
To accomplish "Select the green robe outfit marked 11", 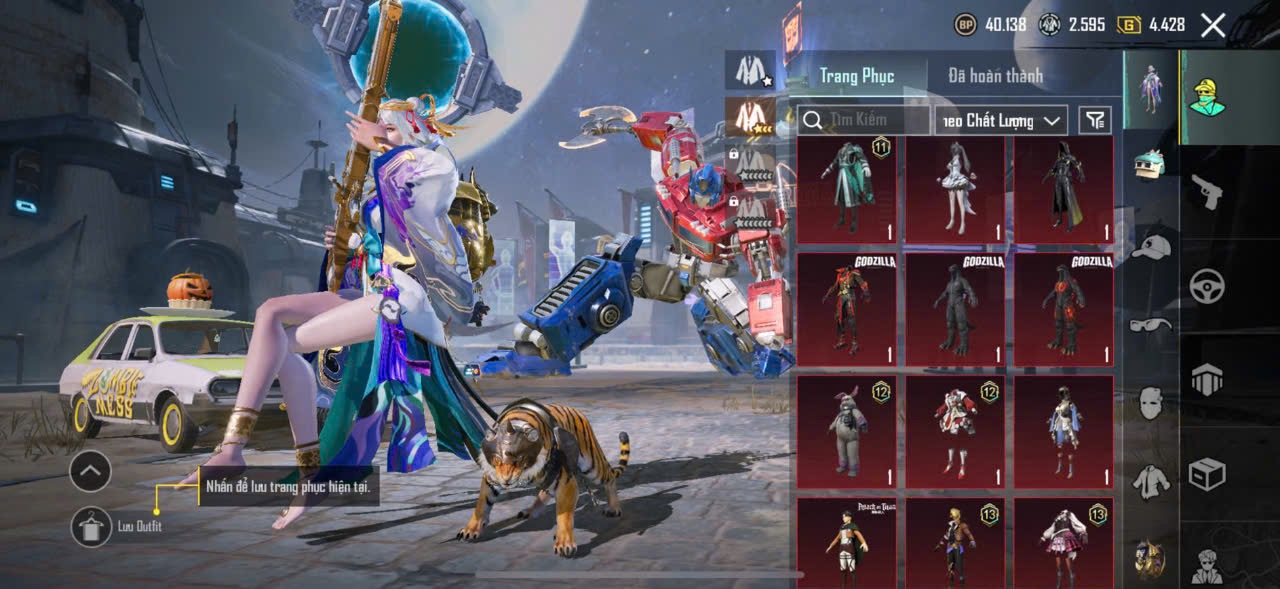I will (847, 190).
